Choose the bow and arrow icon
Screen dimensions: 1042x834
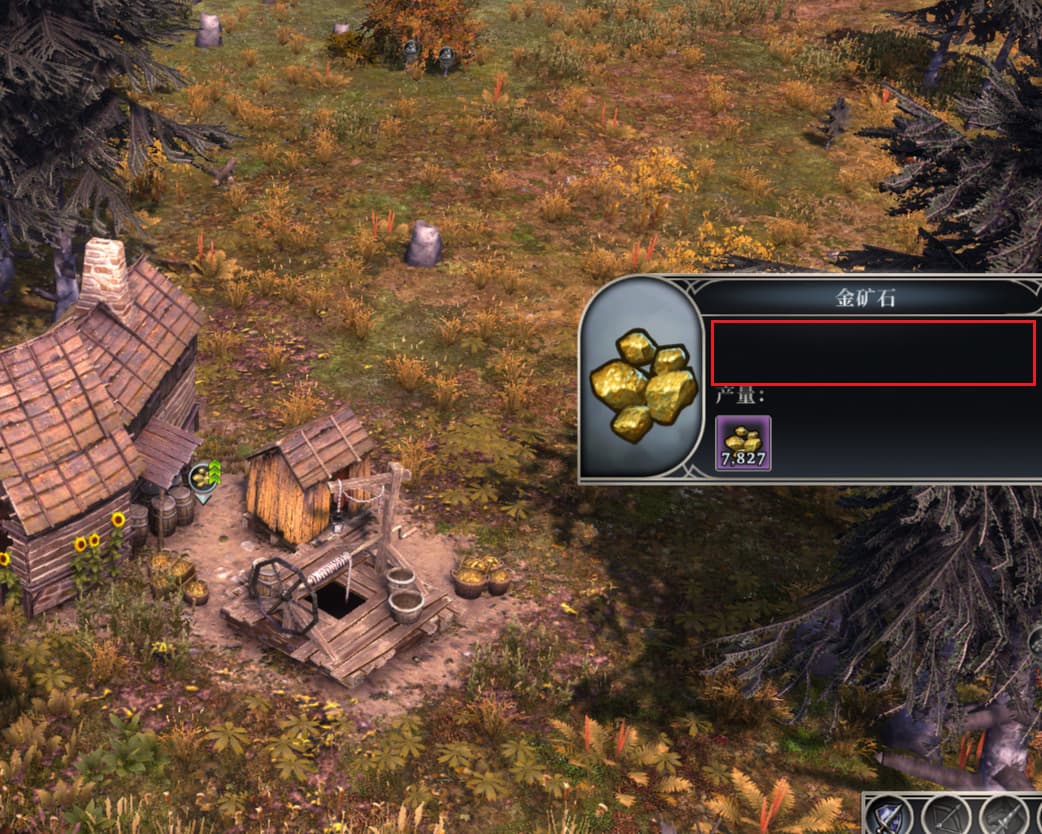946,815
